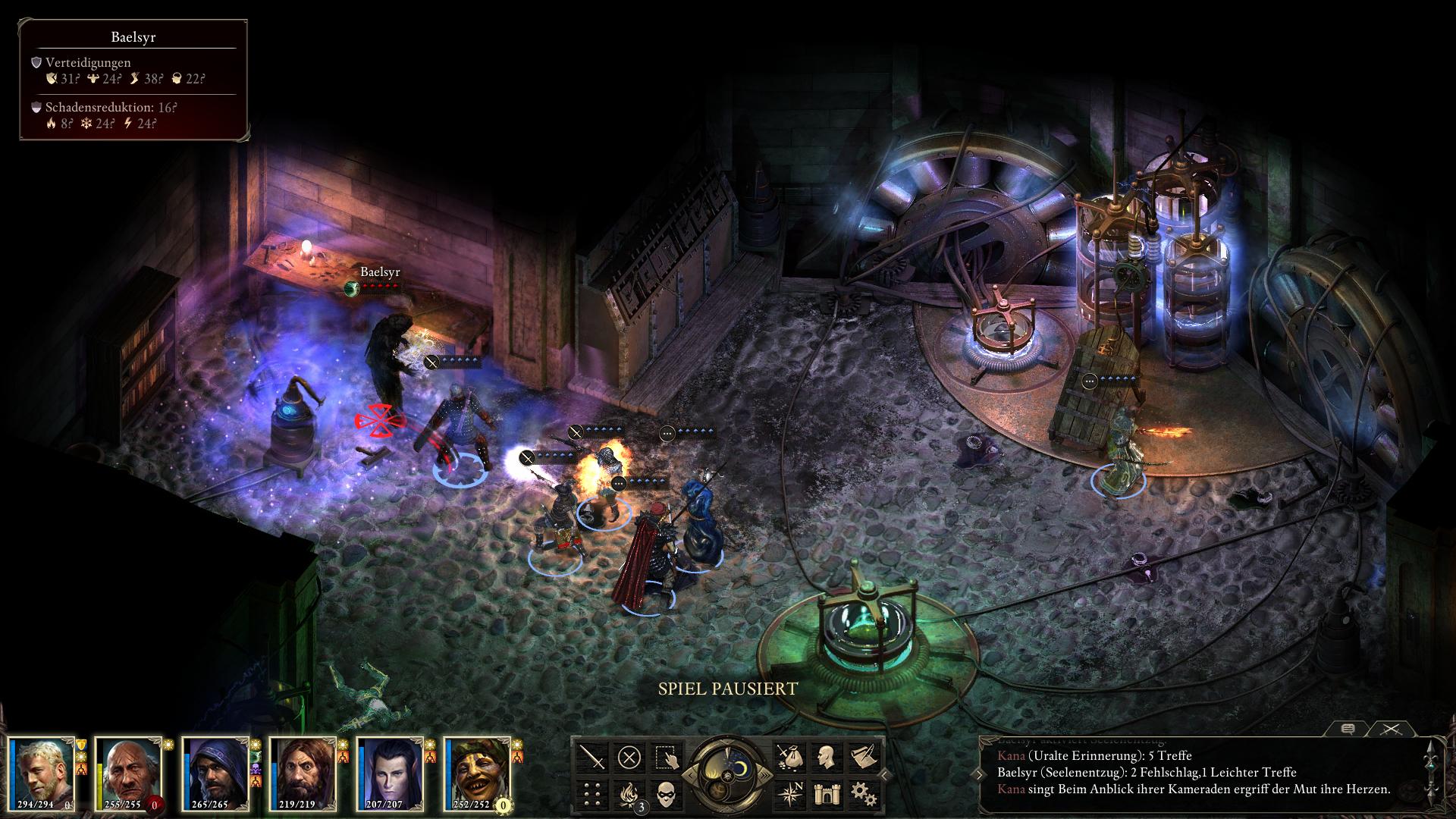Screen dimensions: 1456x819
Task: Toggle stealth mode with the masked face
Action: [x=667, y=794]
